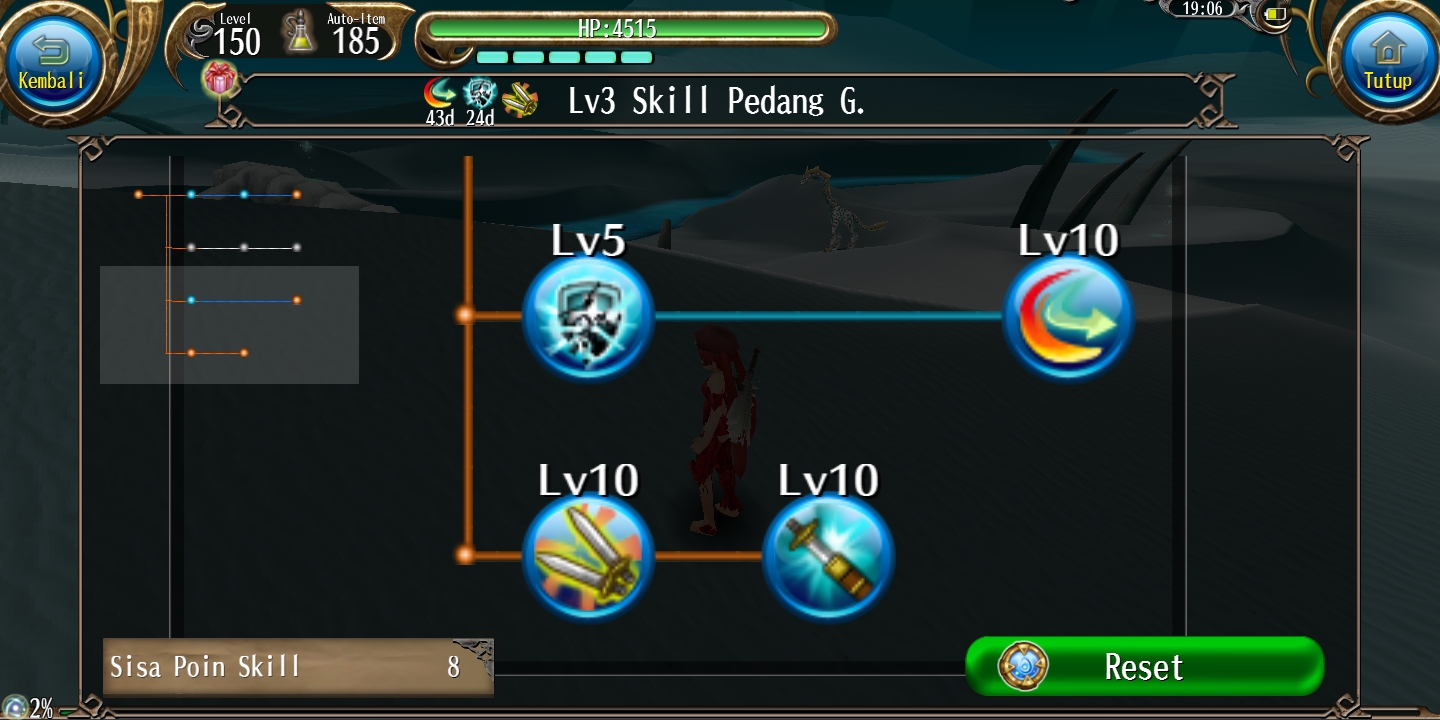
Task: Open the Sisa Poin Skill panel
Action: pyautogui.click(x=298, y=666)
